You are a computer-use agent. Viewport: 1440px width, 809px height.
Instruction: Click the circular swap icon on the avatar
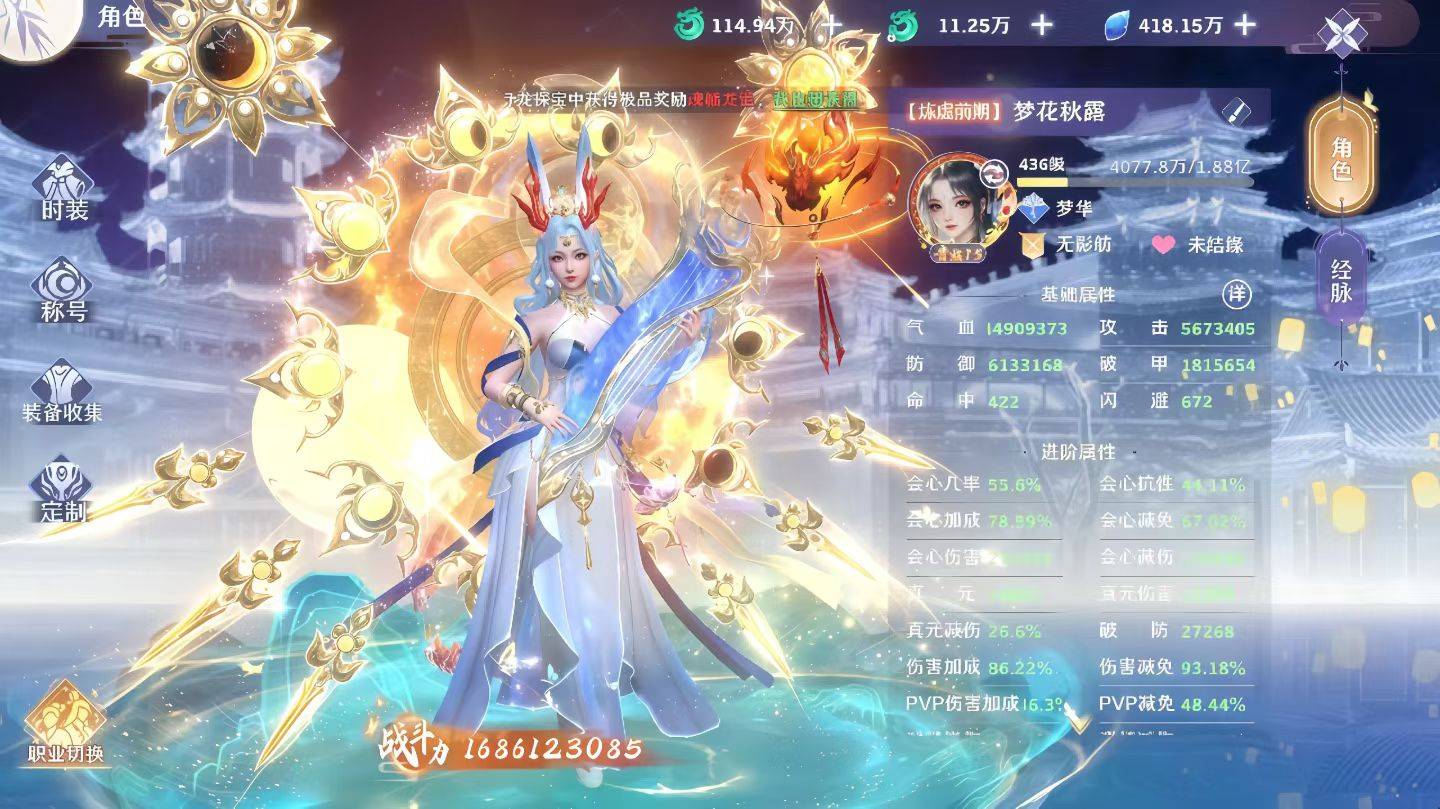pyautogui.click(x=993, y=172)
